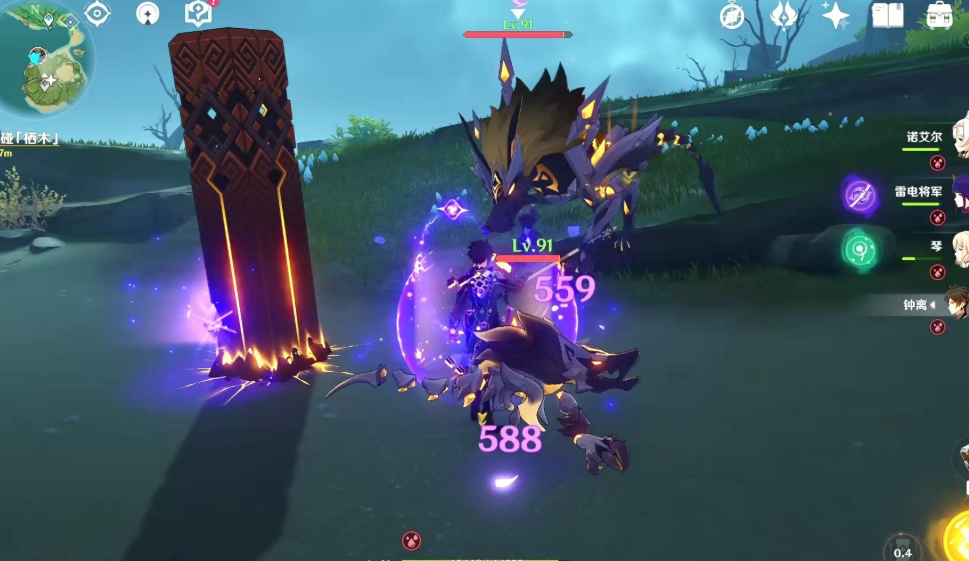
Task: Tap the elemental skill button on cooldown
Action: pyautogui.click(x=902, y=548)
